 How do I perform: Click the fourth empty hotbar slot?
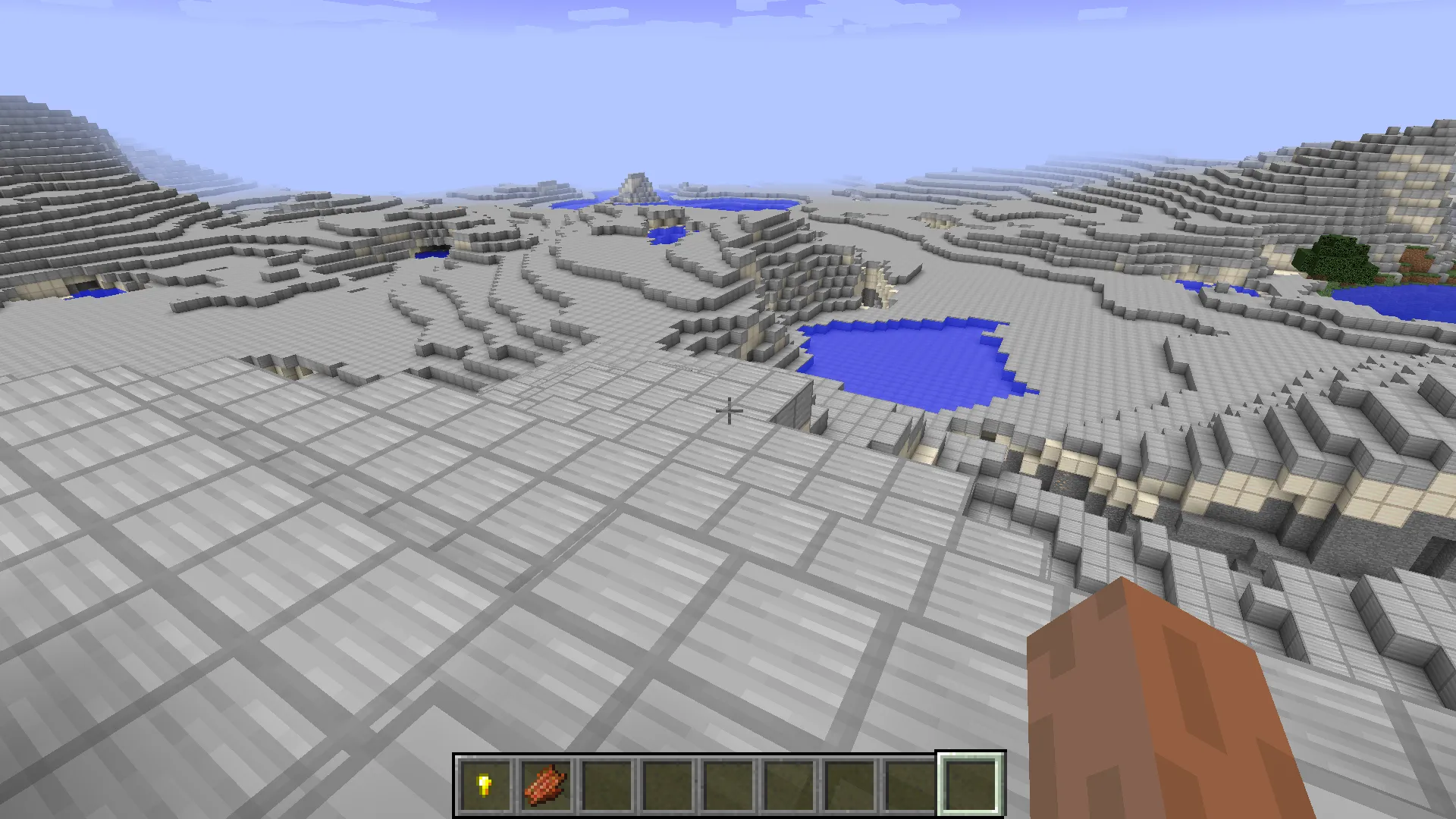(x=668, y=783)
